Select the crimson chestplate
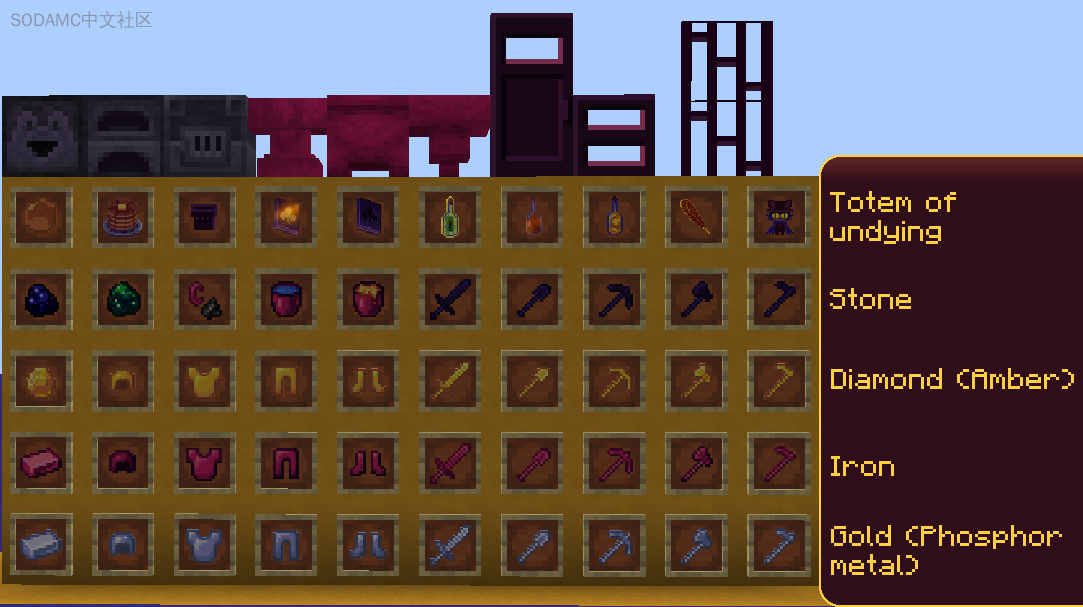The image size is (1083, 607). click(x=205, y=464)
